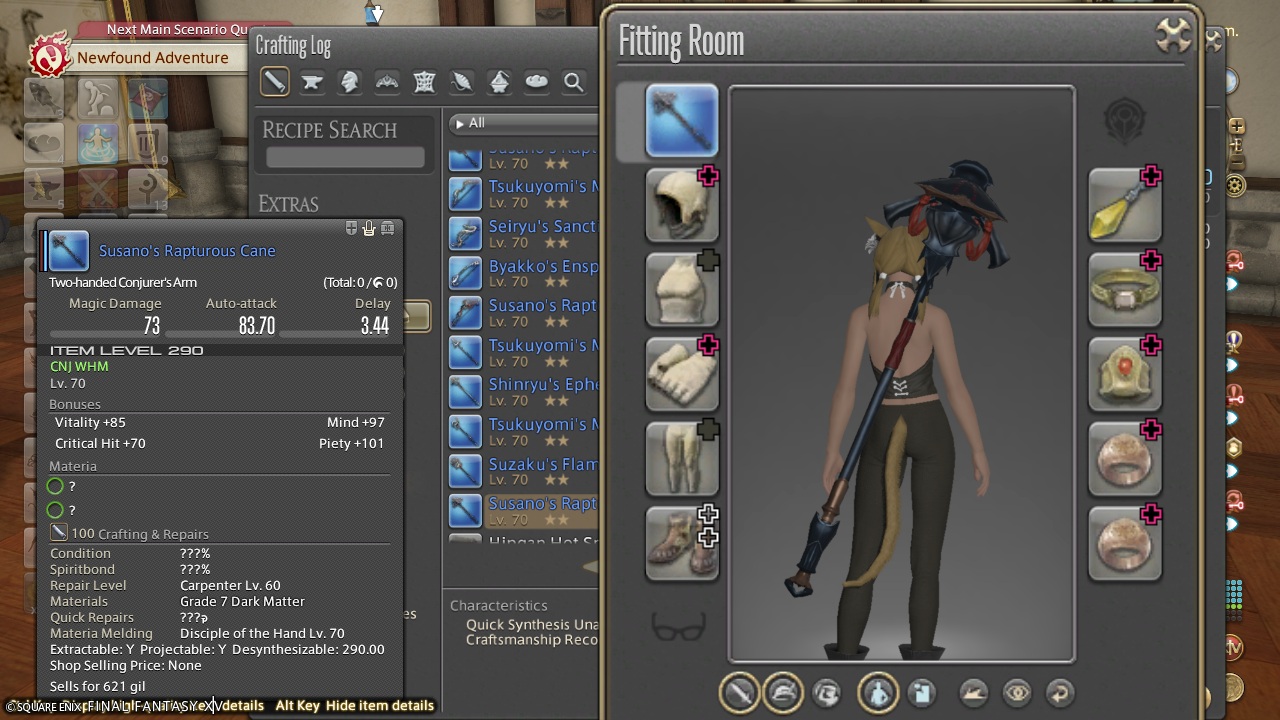Open Newfound Adventure main scenario quest
Viewport: 1280px width, 720px height.
pyautogui.click(x=153, y=58)
